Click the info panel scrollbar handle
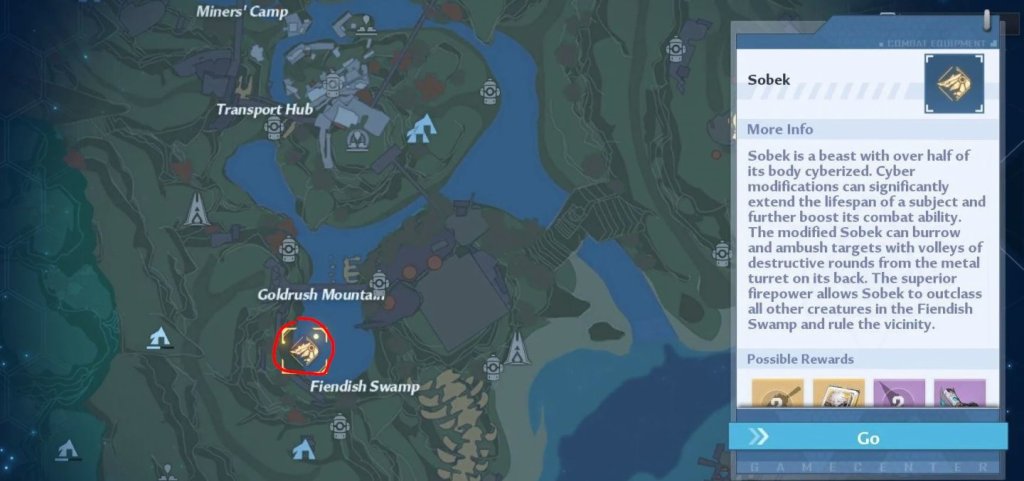Viewport: 1024px width, 481px height. [x=987, y=21]
